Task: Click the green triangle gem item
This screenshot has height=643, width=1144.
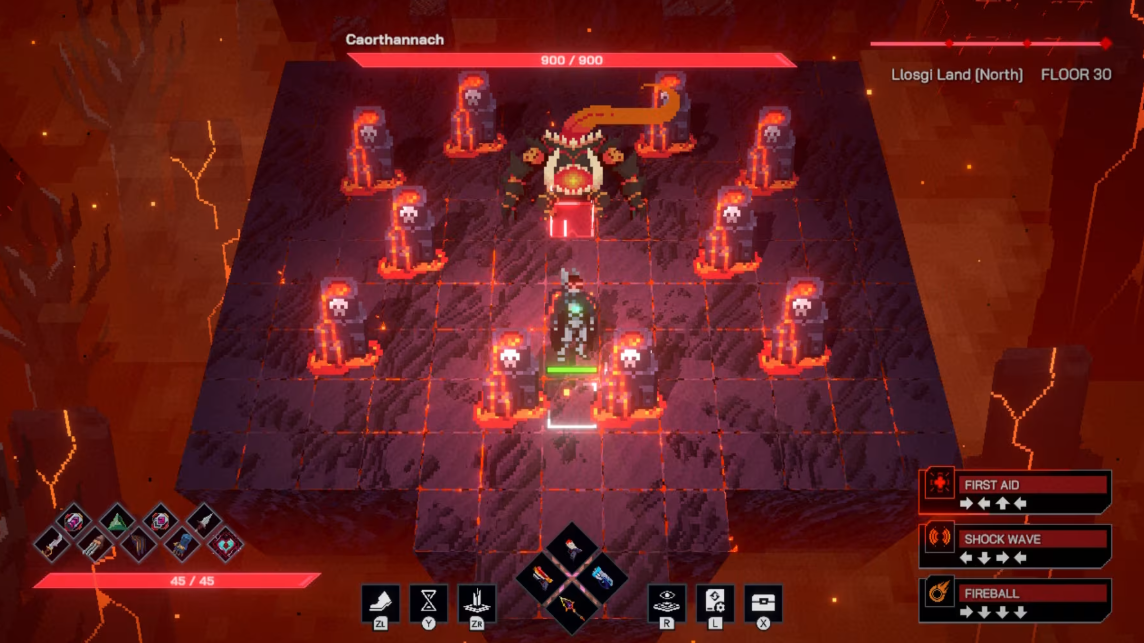Action: click(x=117, y=521)
